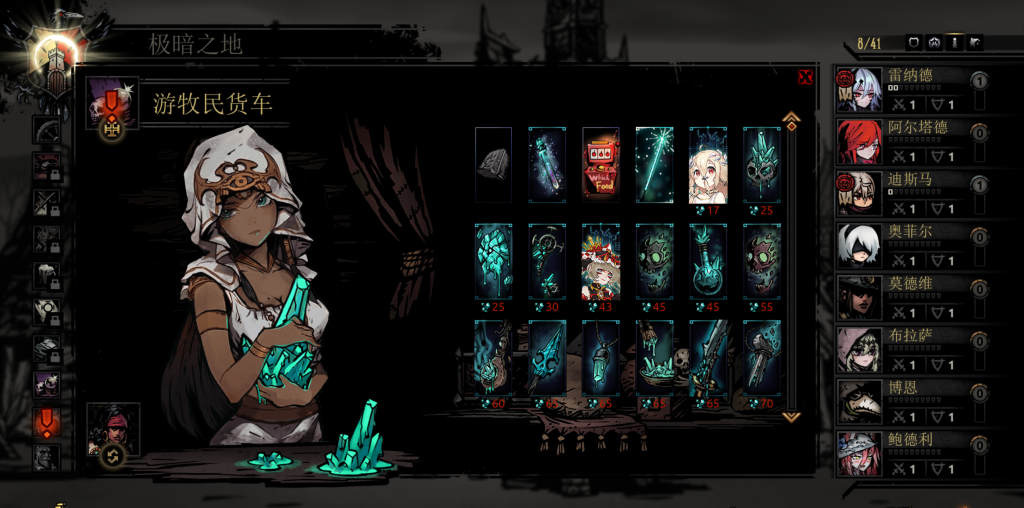Select the crystal skull trinket costing 25
The width and height of the screenshot is (1024, 508).
click(x=762, y=165)
